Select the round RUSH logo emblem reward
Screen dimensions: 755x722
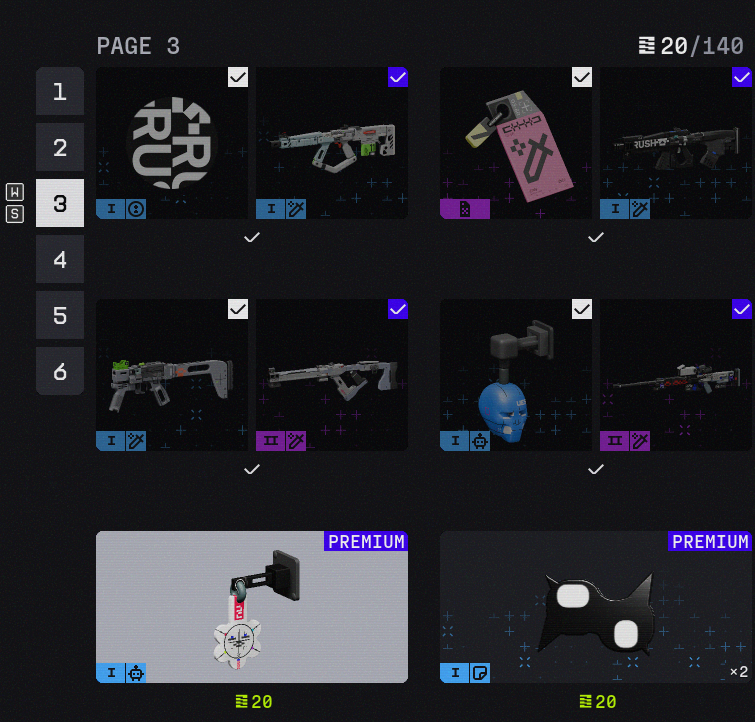172,143
